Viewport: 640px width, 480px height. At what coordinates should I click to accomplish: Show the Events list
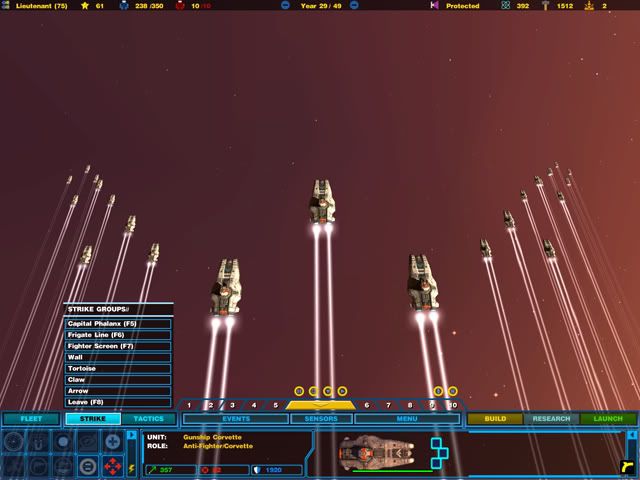point(236,419)
